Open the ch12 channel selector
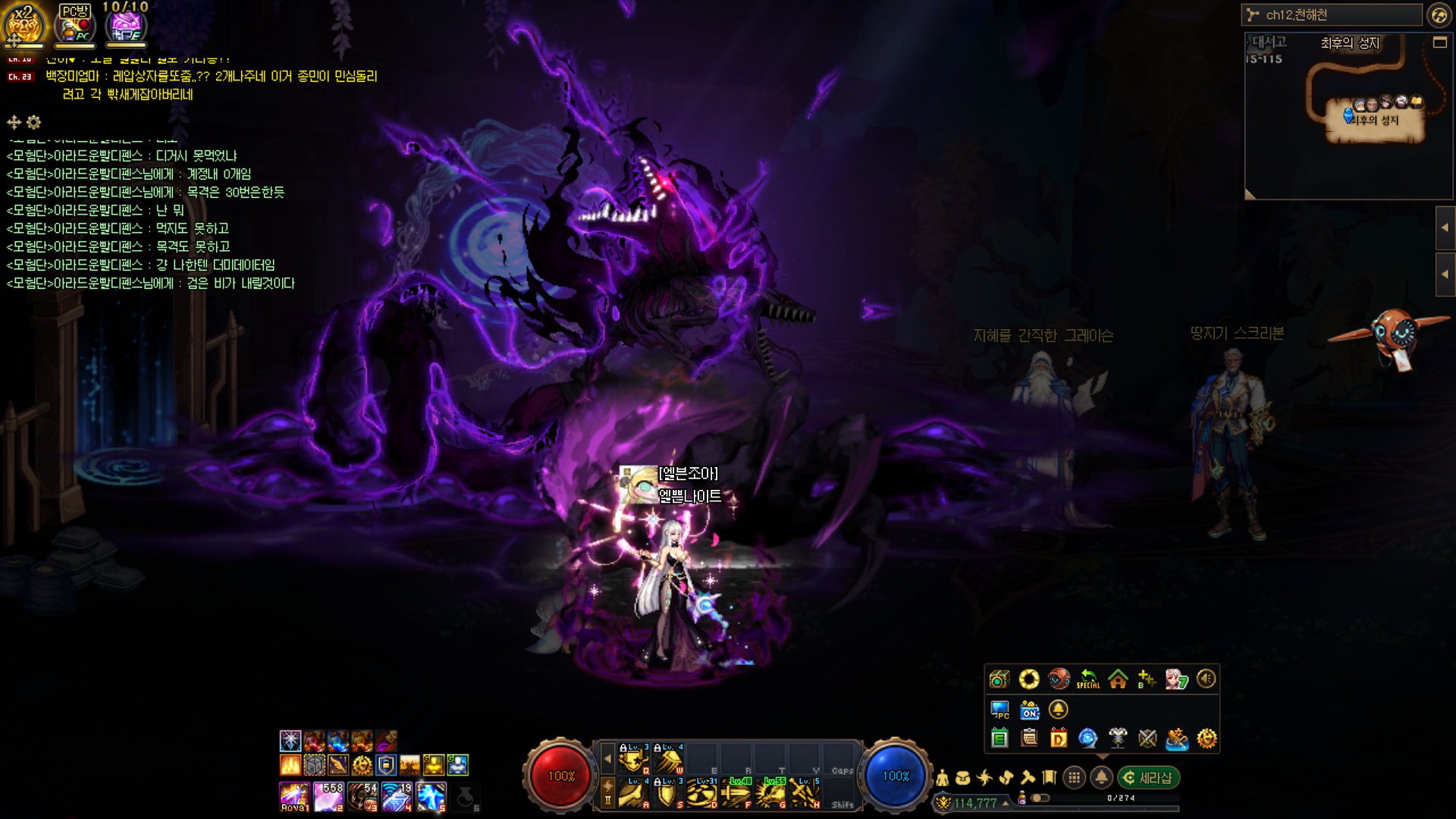This screenshot has height=819, width=1456. [1332, 15]
